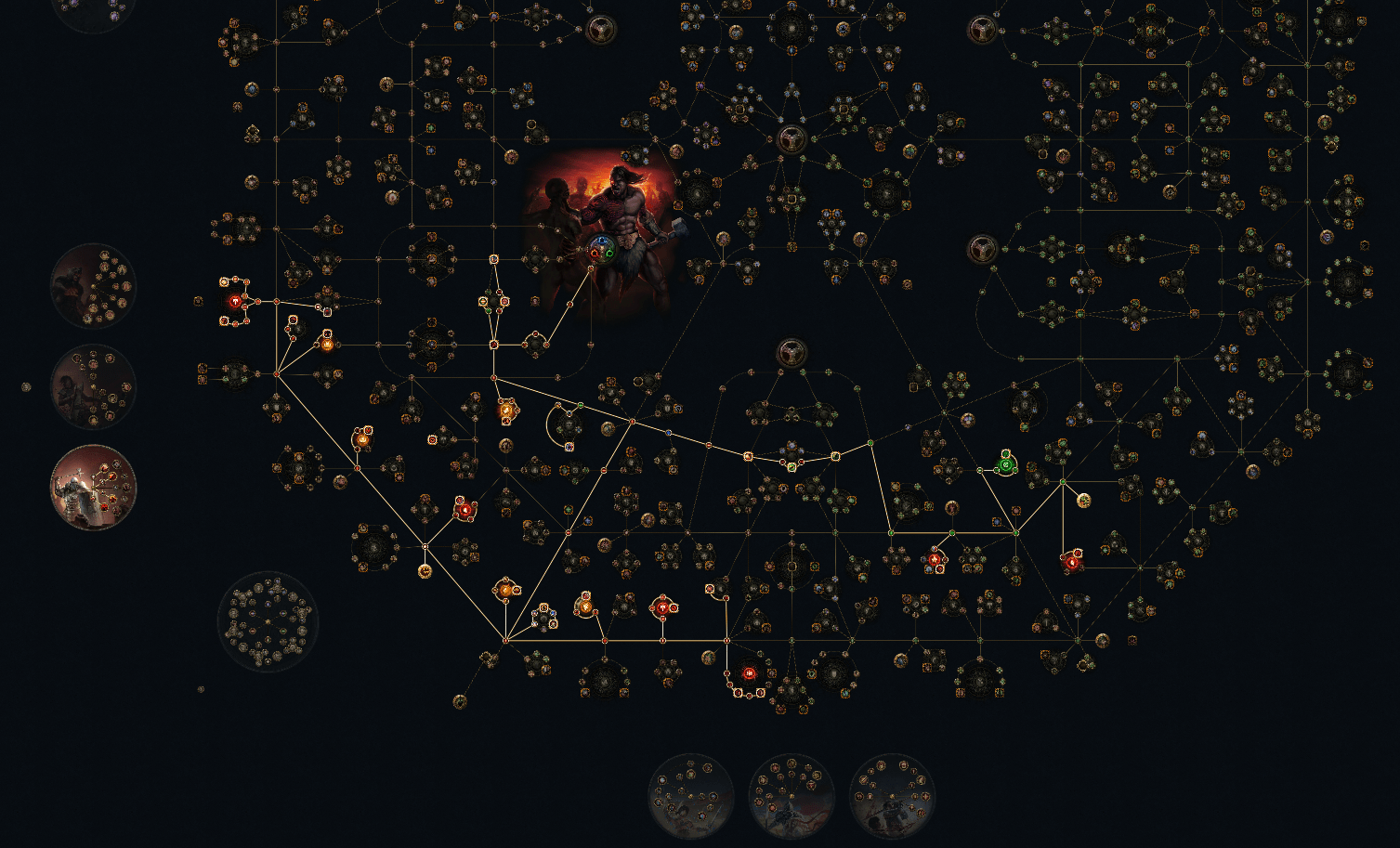Viewport: 1400px width, 848px height.
Task: Select the allocated green jewel socket node
Action: [1006, 464]
